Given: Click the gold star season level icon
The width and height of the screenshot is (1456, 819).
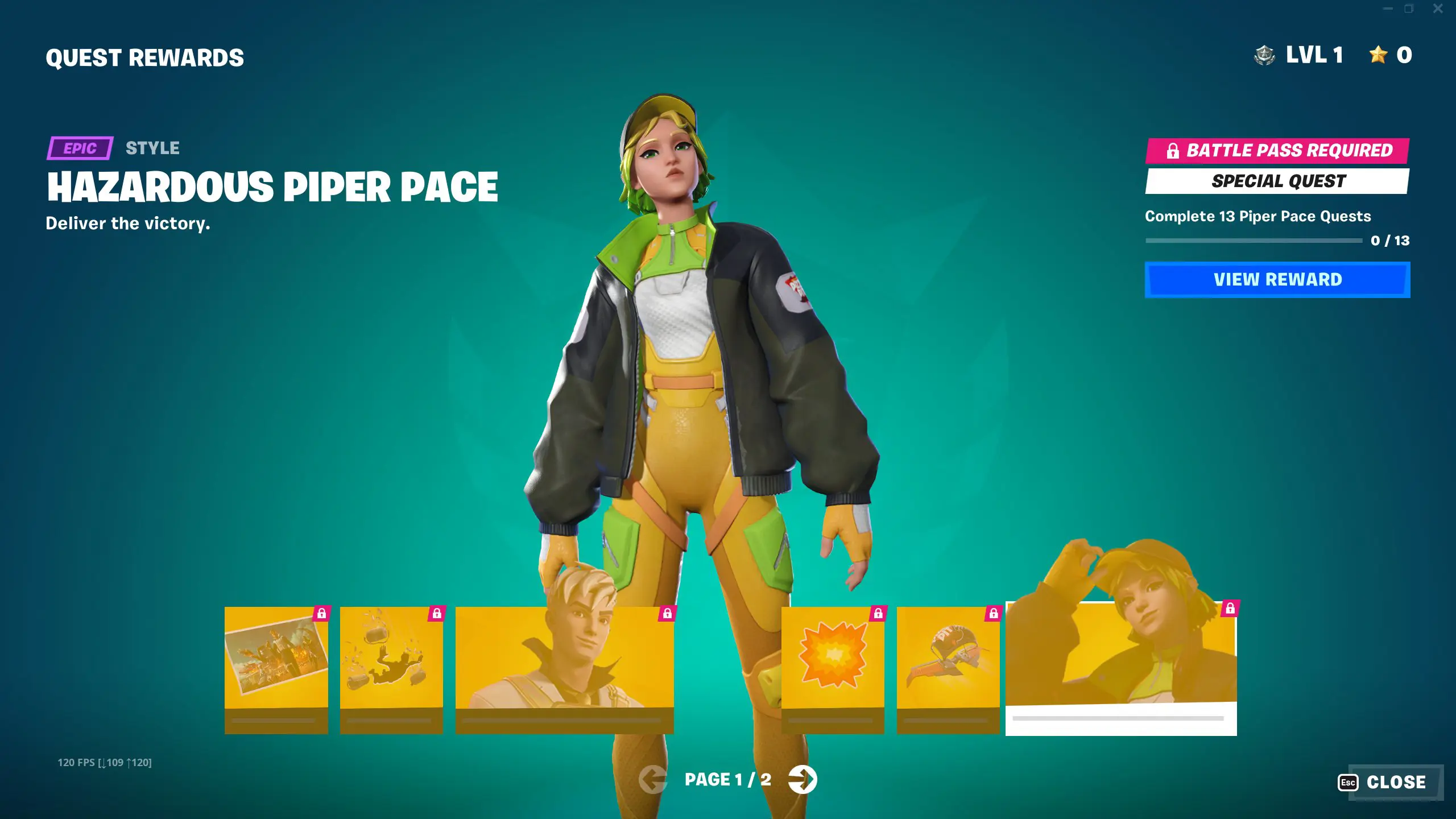Looking at the screenshot, I should click(x=1378, y=55).
